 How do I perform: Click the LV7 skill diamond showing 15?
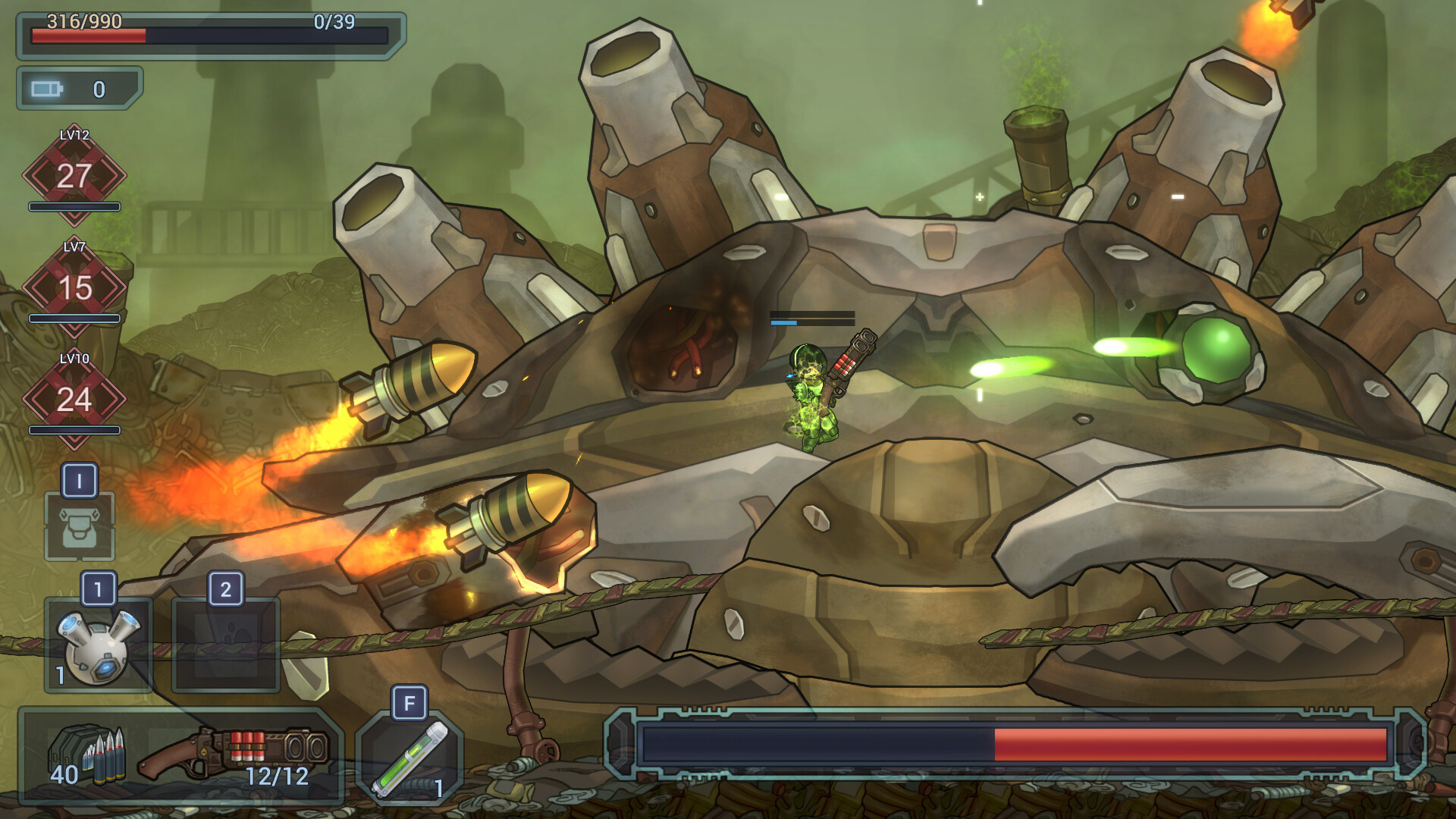tap(74, 288)
